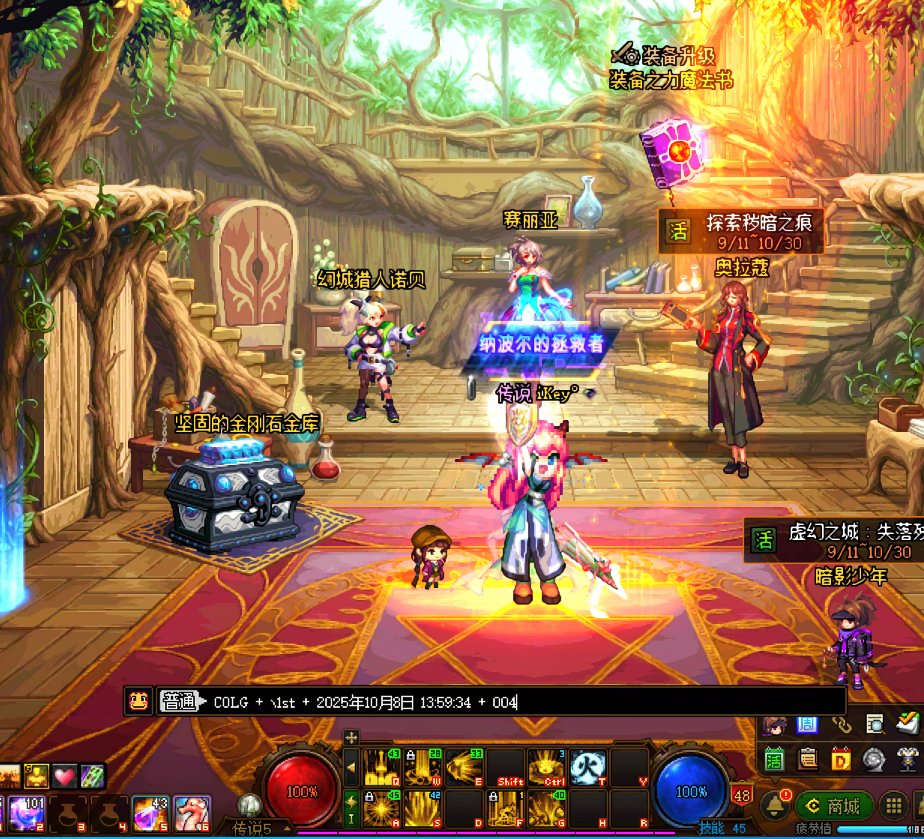Open the orange D calendar icon
This screenshot has height=839, width=924.
click(x=841, y=759)
